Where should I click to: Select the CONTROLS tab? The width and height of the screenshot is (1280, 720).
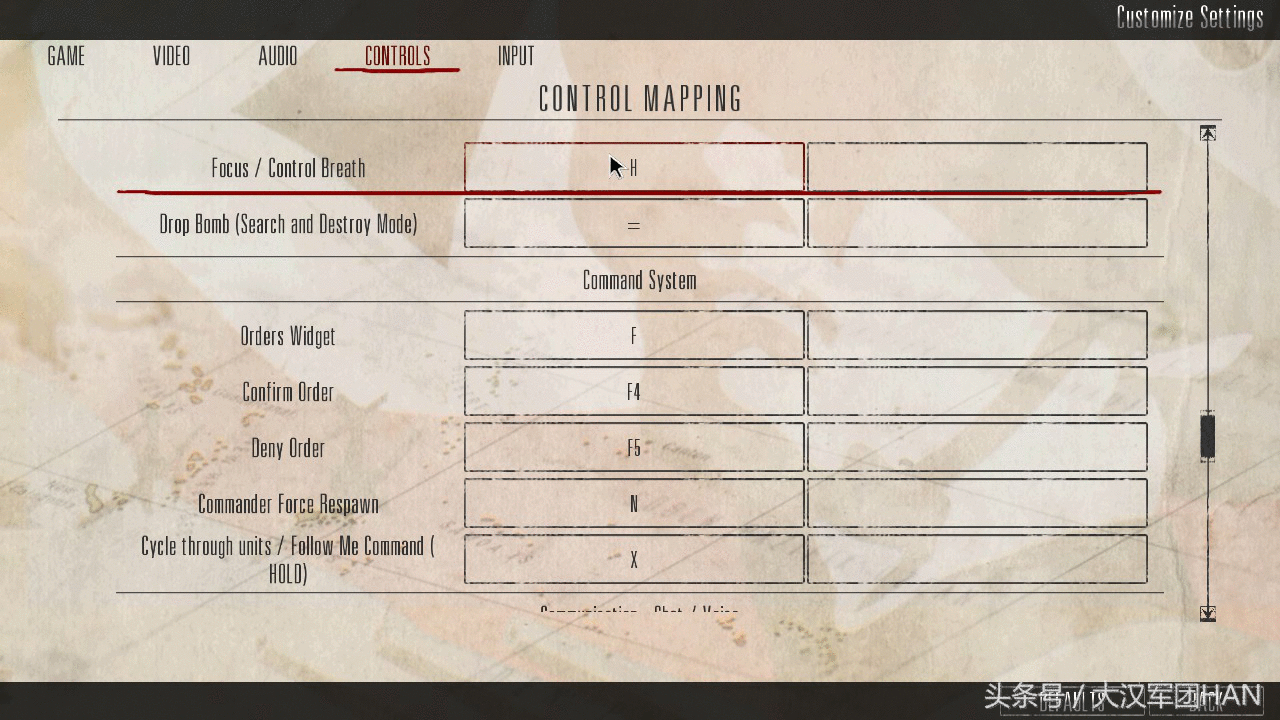pyautogui.click(x=397, y=56)
